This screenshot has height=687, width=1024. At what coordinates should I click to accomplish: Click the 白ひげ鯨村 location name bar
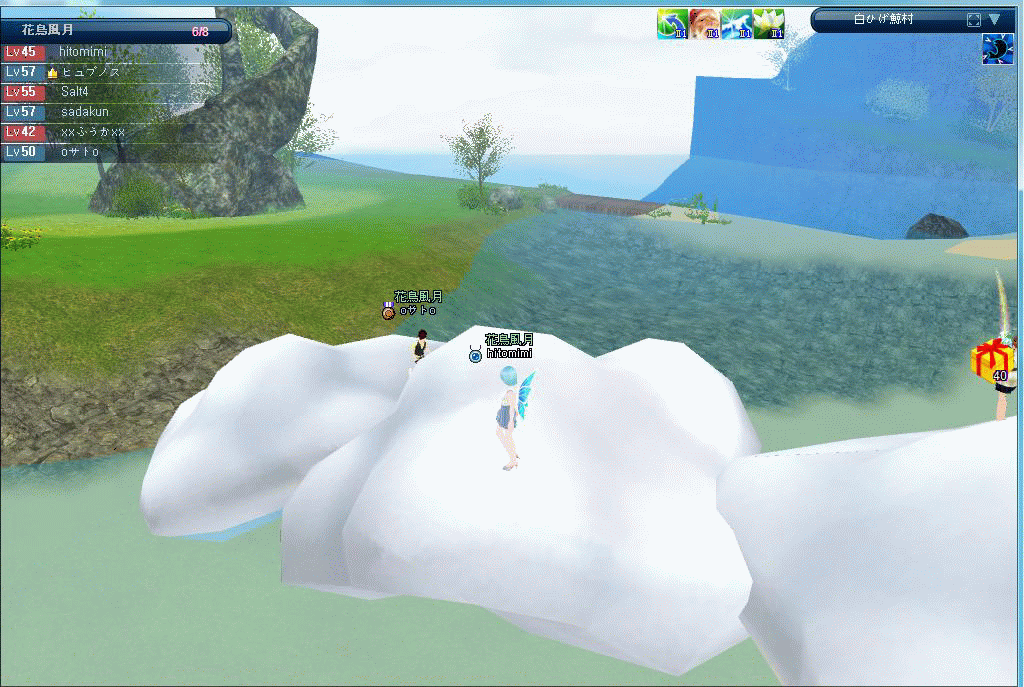click(883, 19)
